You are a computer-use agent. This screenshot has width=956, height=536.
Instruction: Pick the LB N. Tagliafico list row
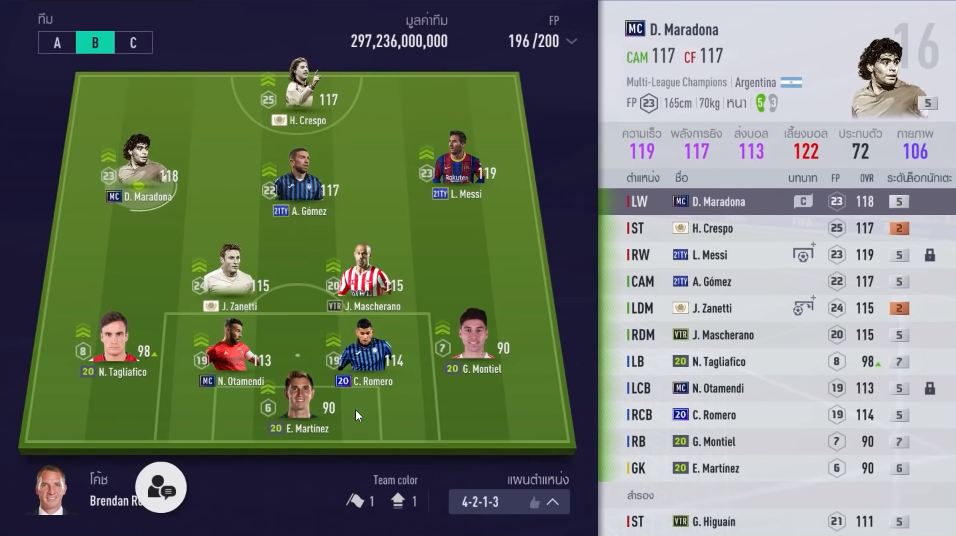click(x=776, y=361)
